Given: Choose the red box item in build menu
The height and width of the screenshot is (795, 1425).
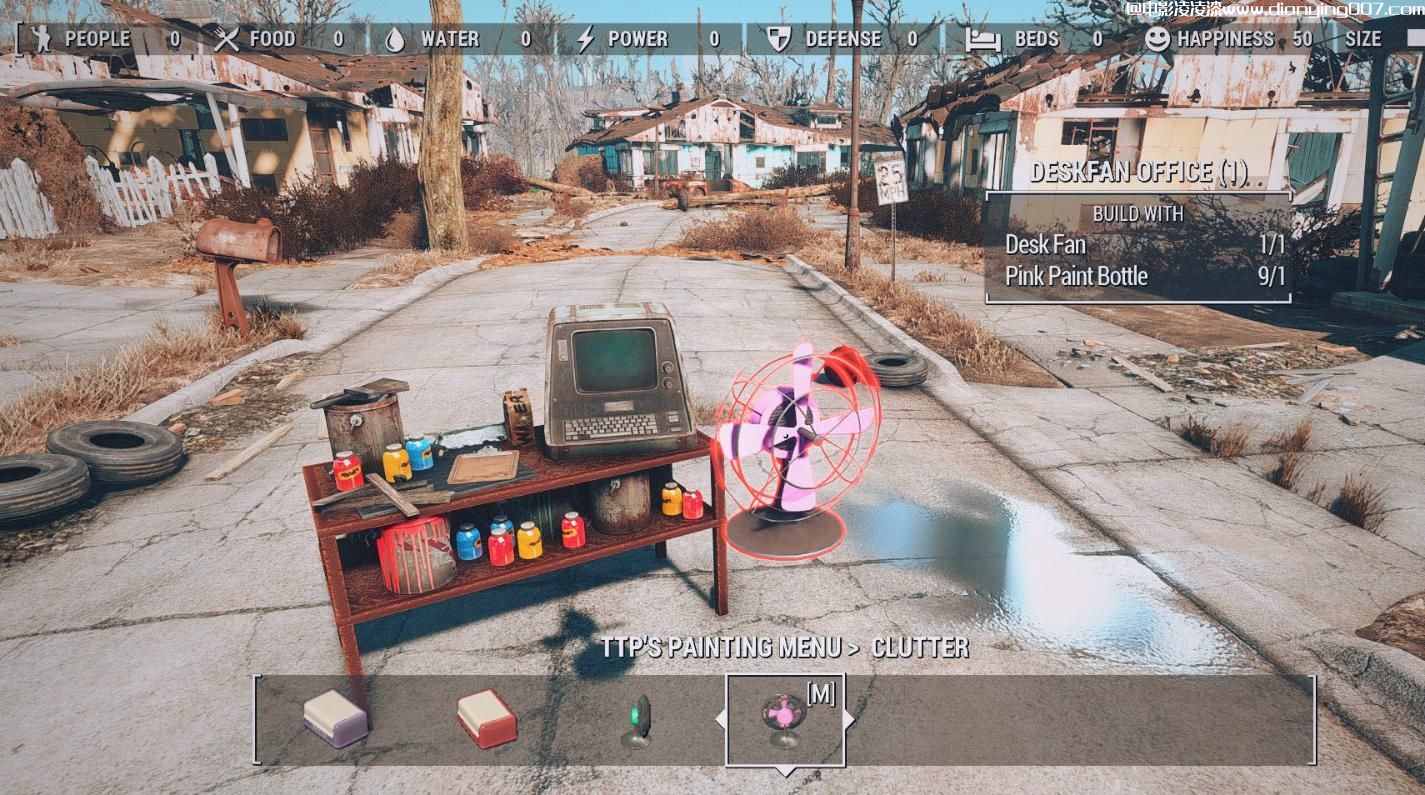Looking at the screenshot, I should click(x=487, y=718).
